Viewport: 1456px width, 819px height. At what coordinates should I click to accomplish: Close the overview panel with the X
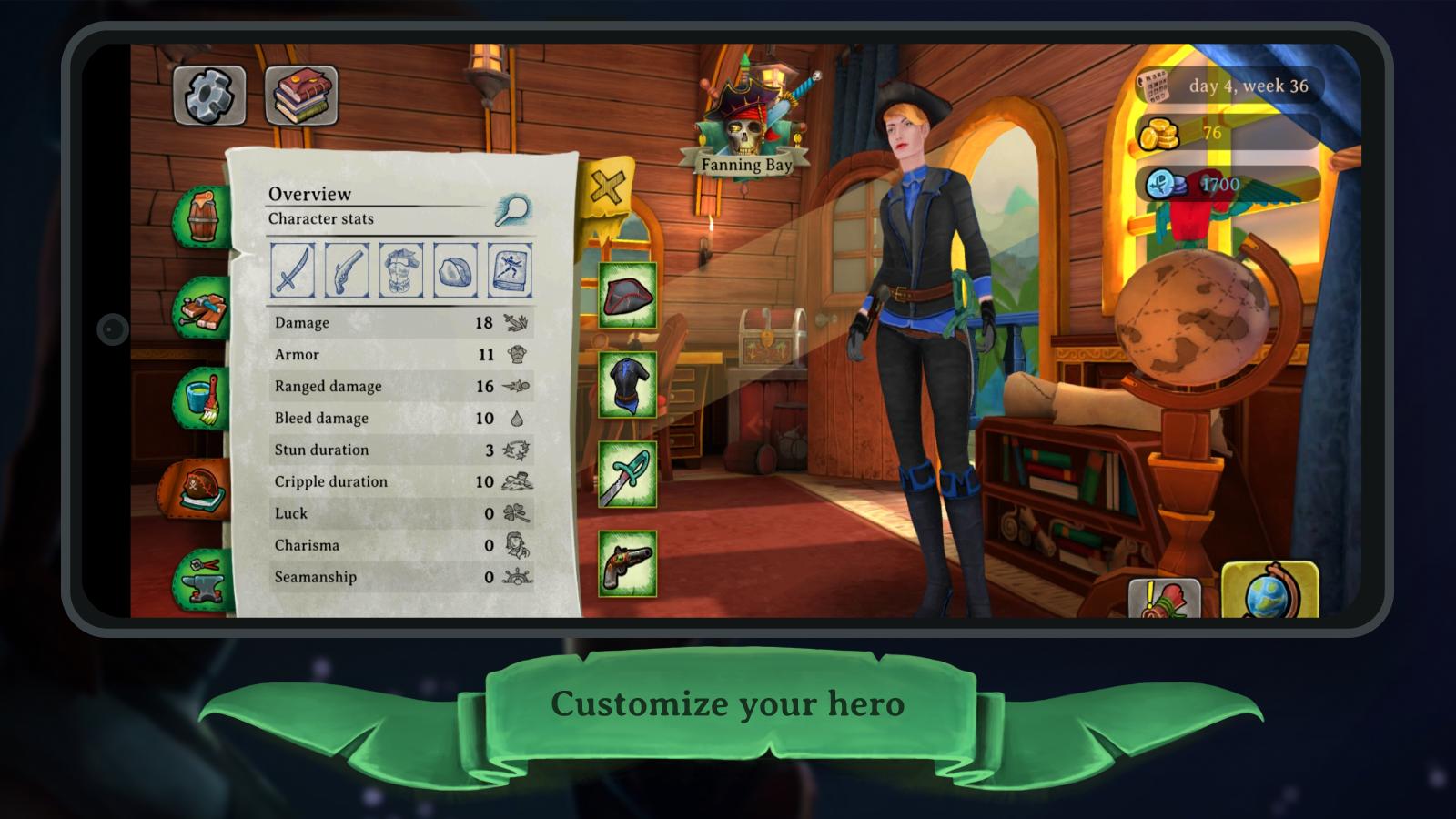coord(606,187)
